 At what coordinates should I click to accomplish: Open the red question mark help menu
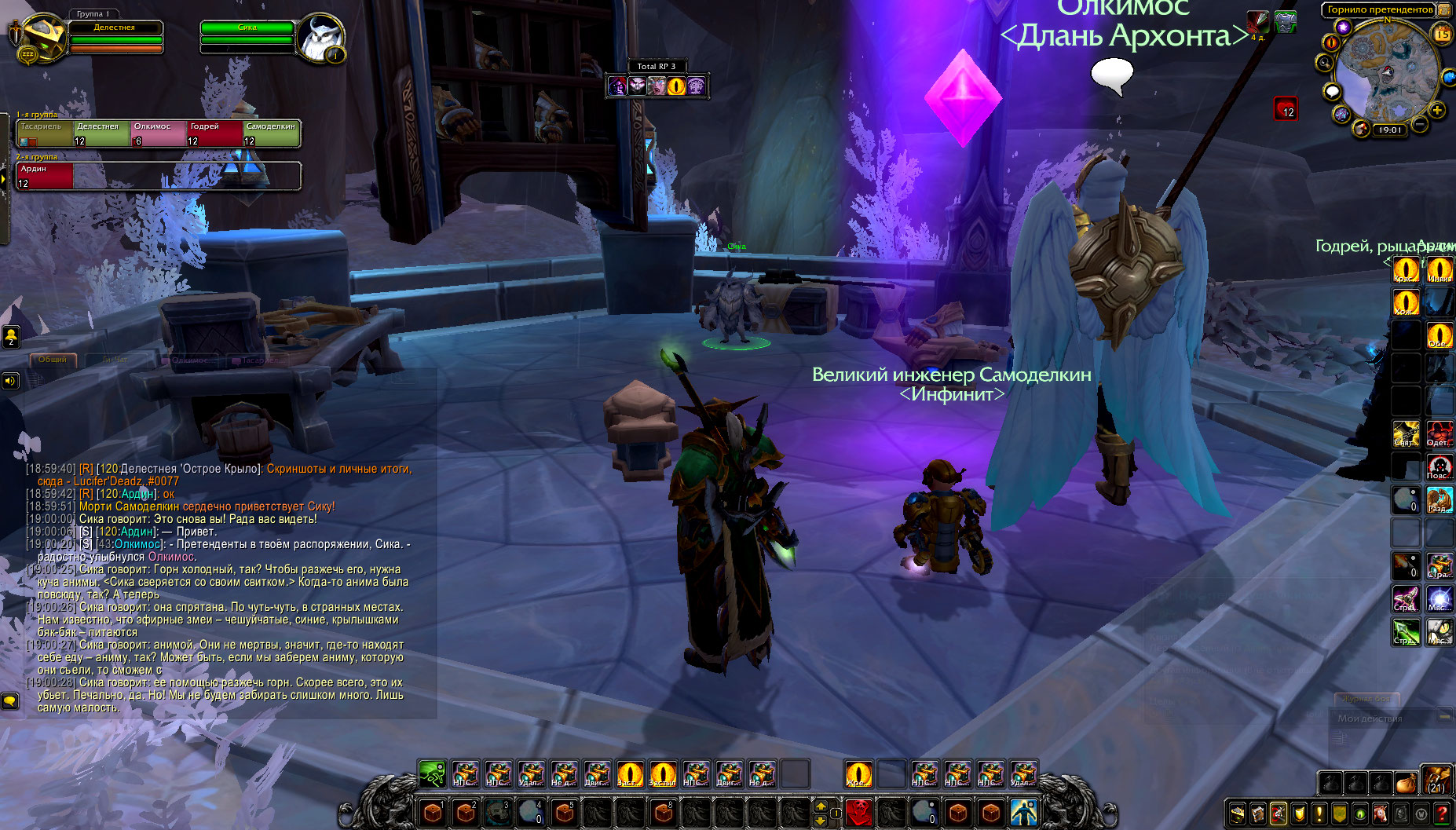tap(1442, 814)
